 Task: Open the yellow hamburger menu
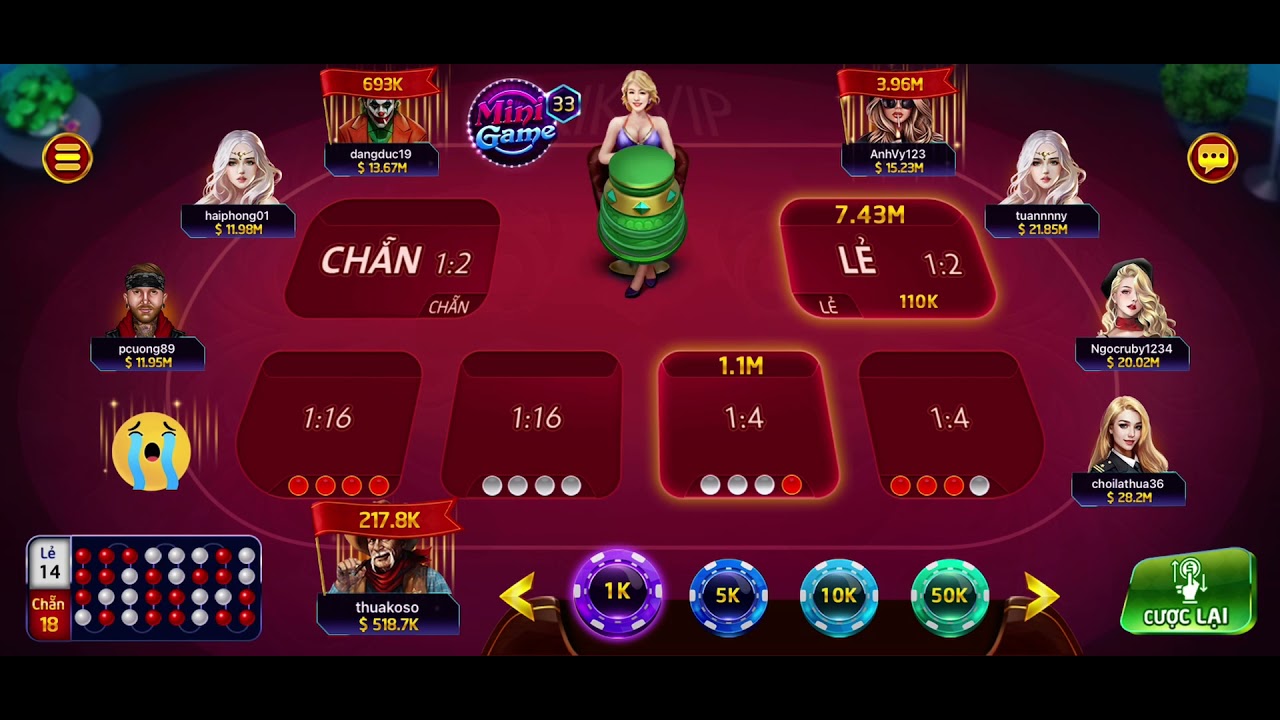click(68, 157)
